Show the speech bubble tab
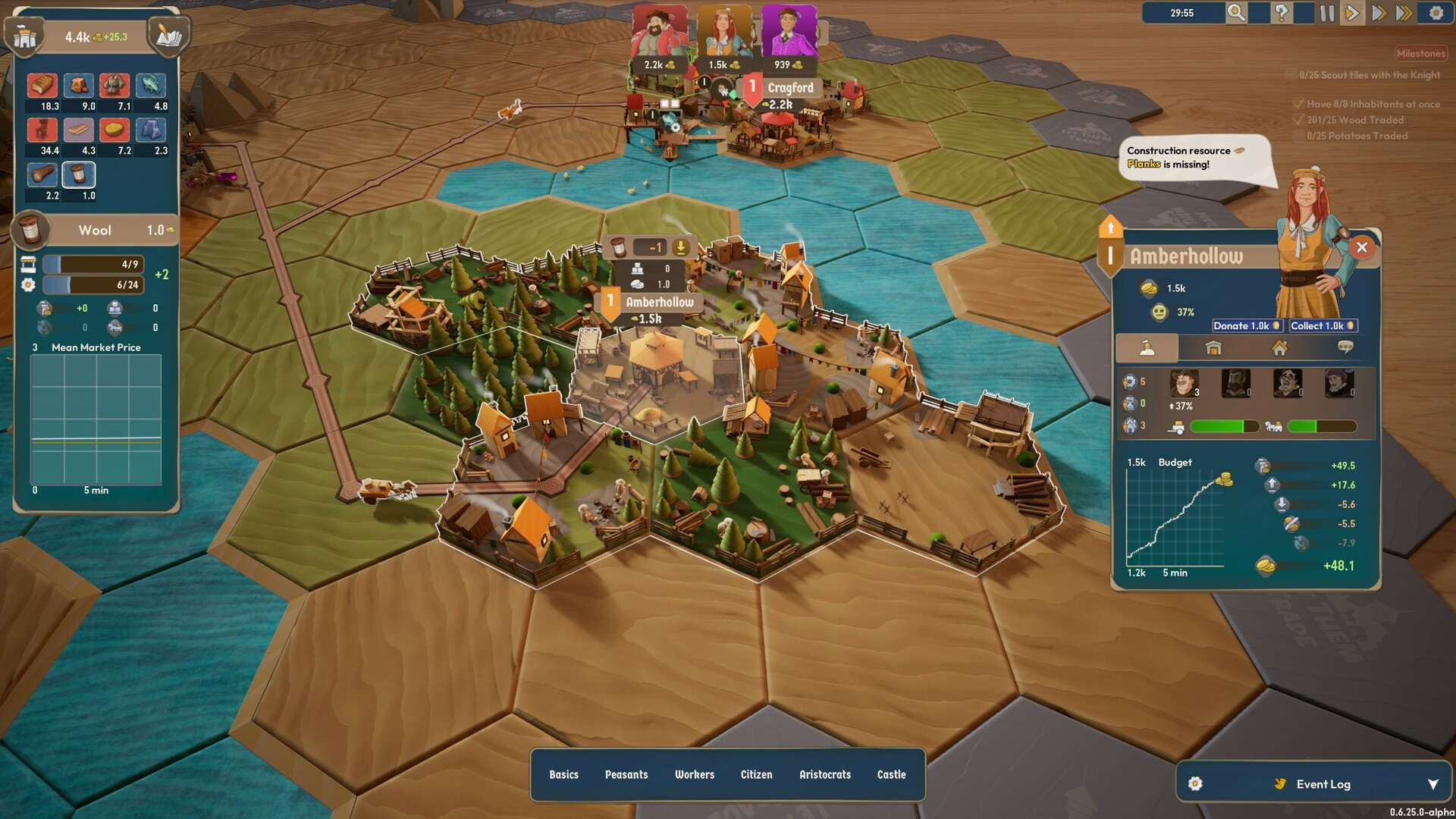The image size is (1456, 819). tap(1345, 348)
